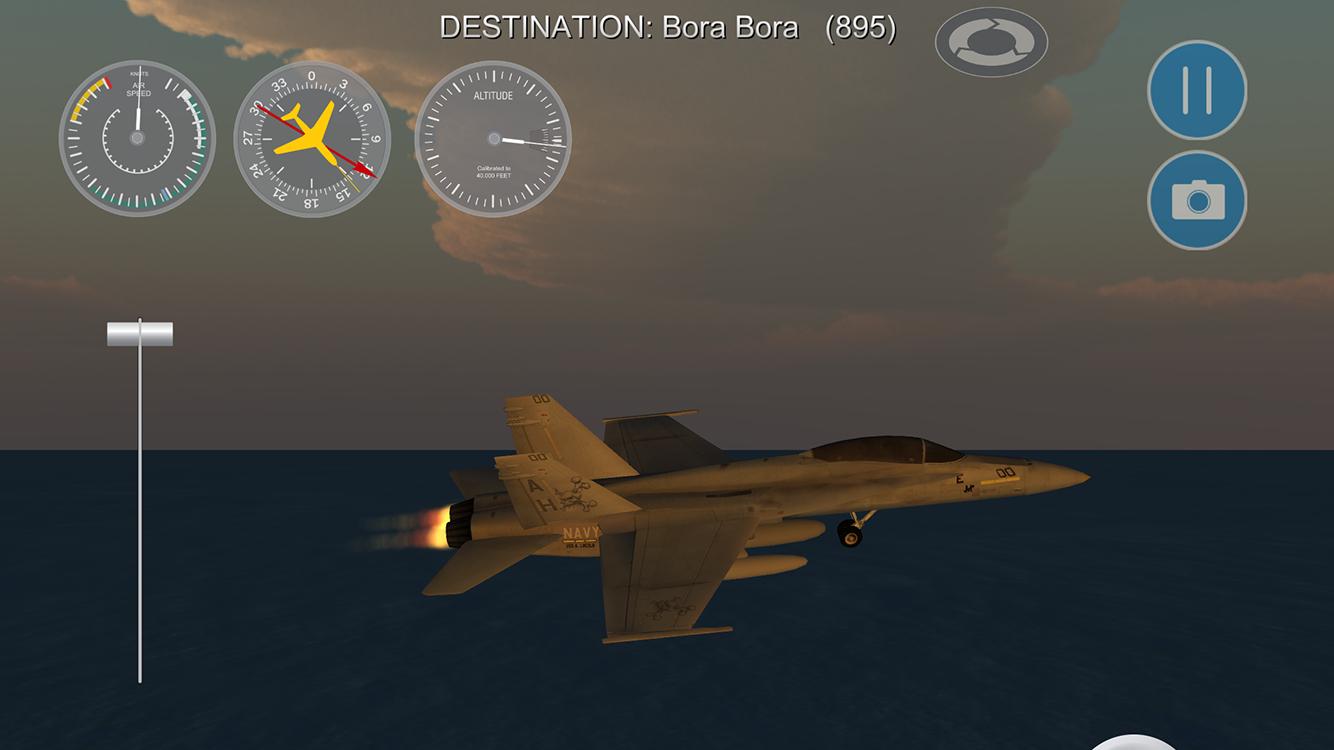Tap the ALTITUDE label on the altimeter
The height and width of the screenshot is (750, 1334).
point(494,96)
